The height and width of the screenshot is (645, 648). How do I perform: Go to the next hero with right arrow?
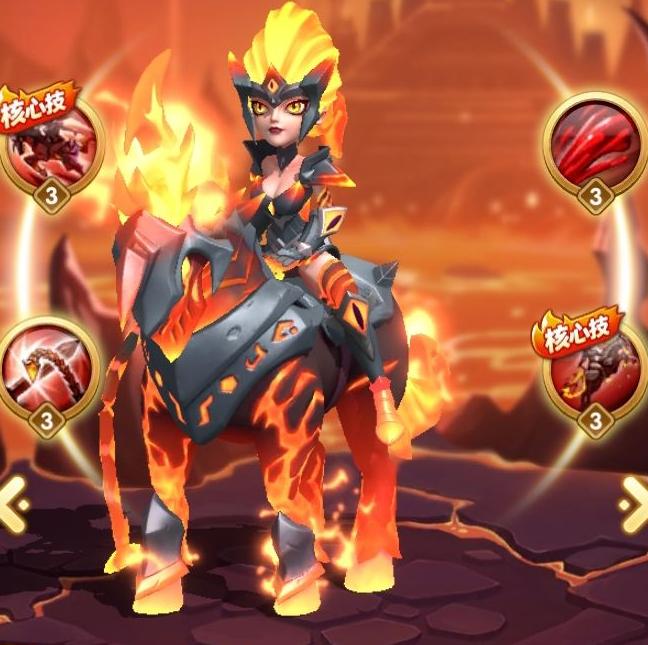point(634,503)
